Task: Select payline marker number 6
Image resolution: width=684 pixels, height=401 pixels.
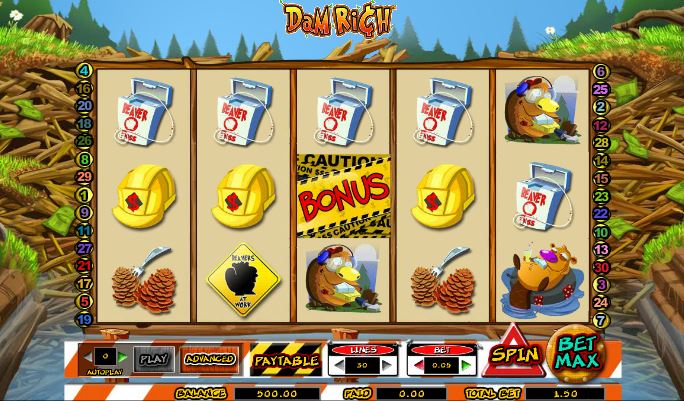Action: pyautogui.click(x=601, y=71)
